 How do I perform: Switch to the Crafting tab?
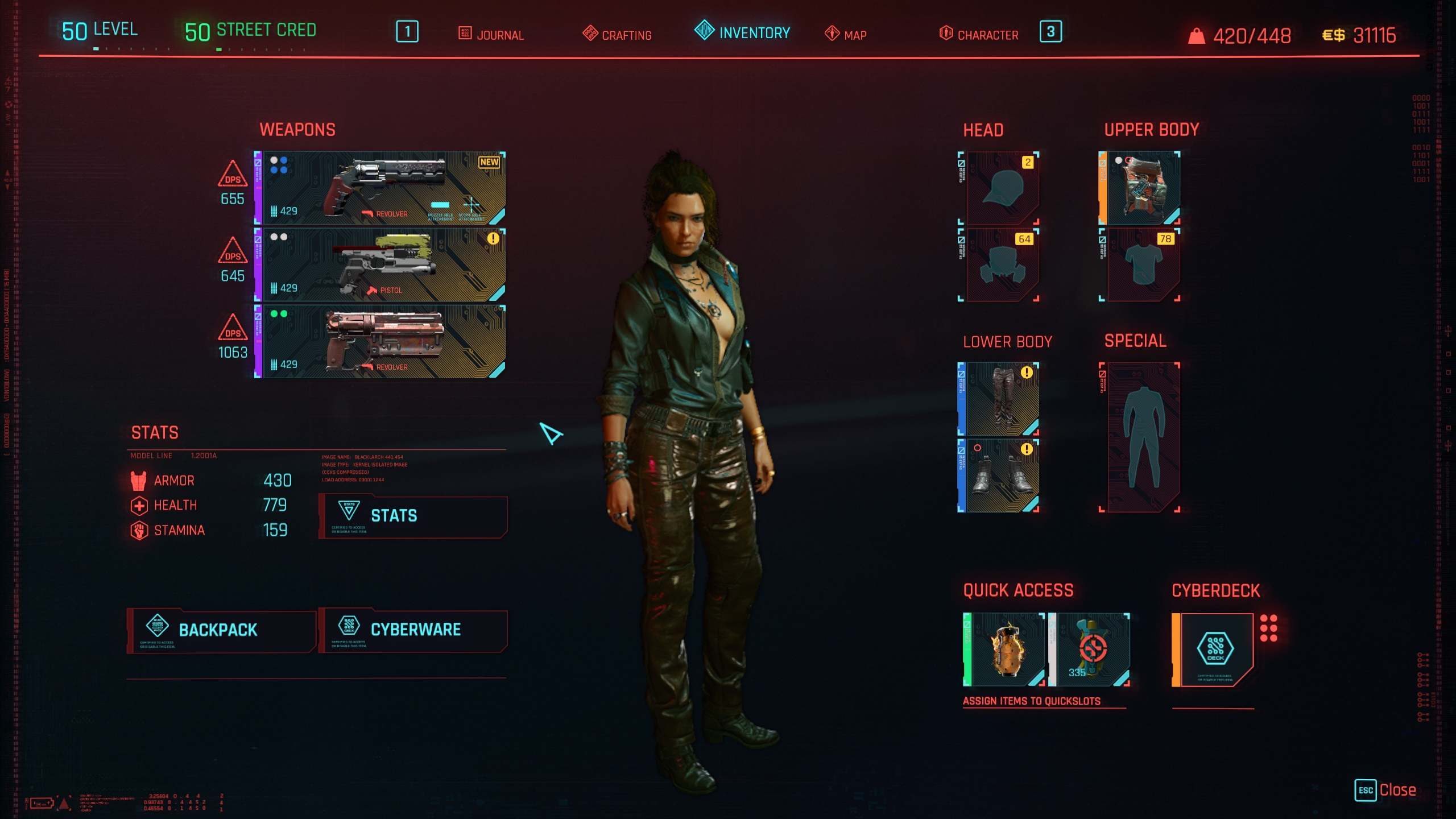click(x=618, y=34)
